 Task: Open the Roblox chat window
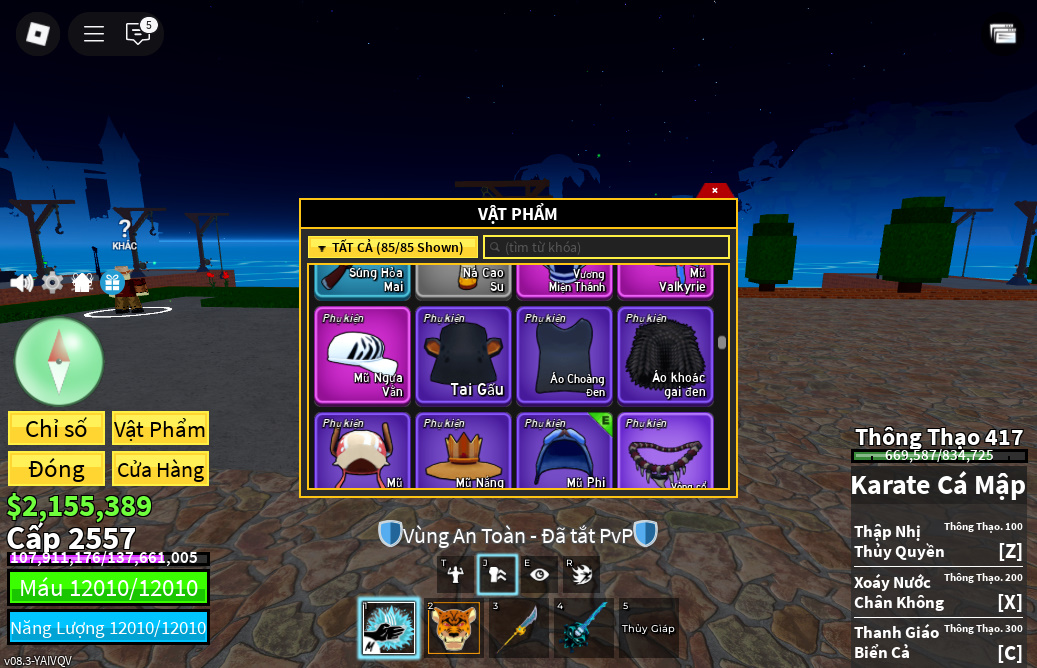(x=138, y=34)
